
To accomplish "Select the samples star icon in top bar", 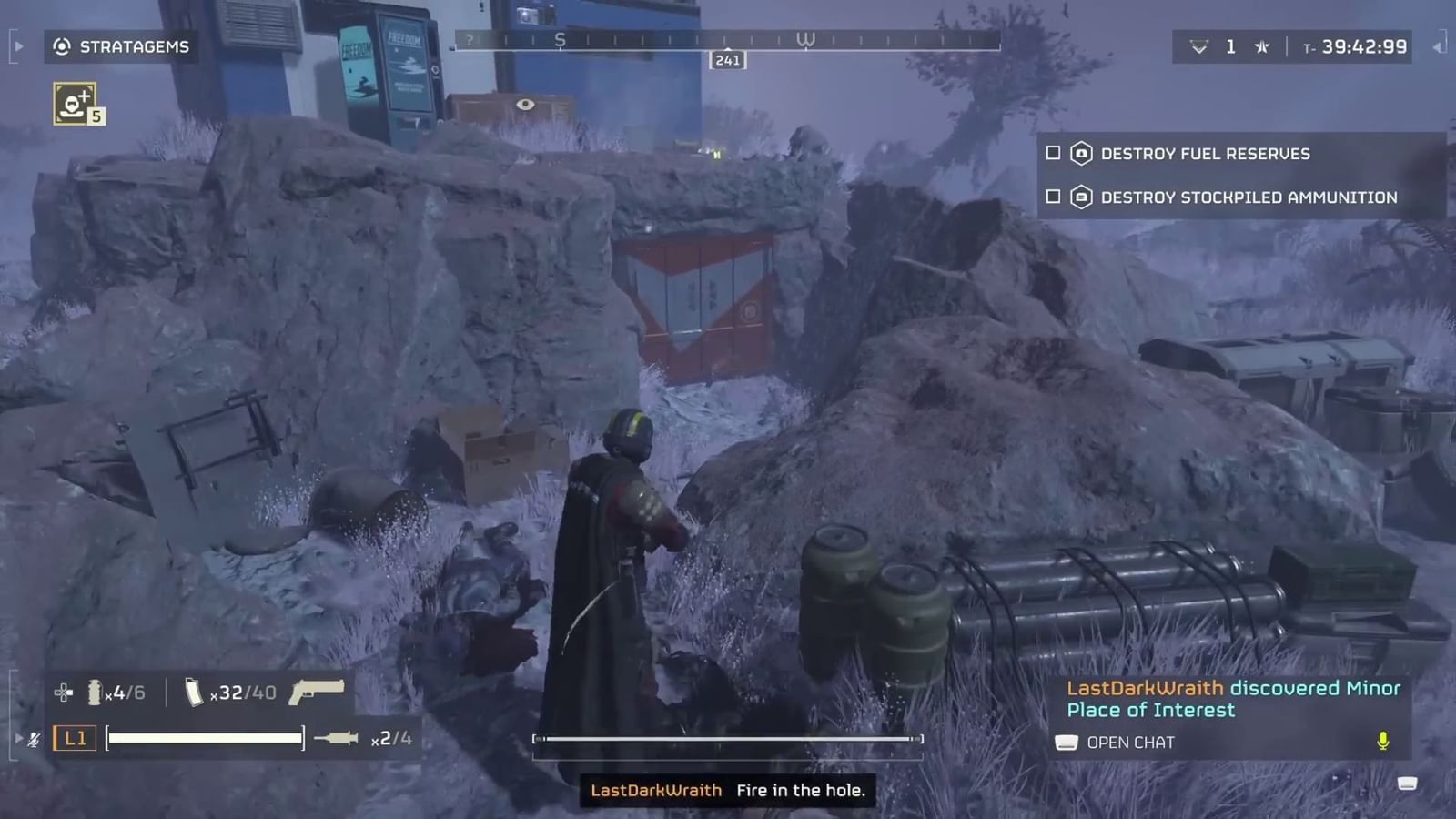I will [x=1262, y=46].
